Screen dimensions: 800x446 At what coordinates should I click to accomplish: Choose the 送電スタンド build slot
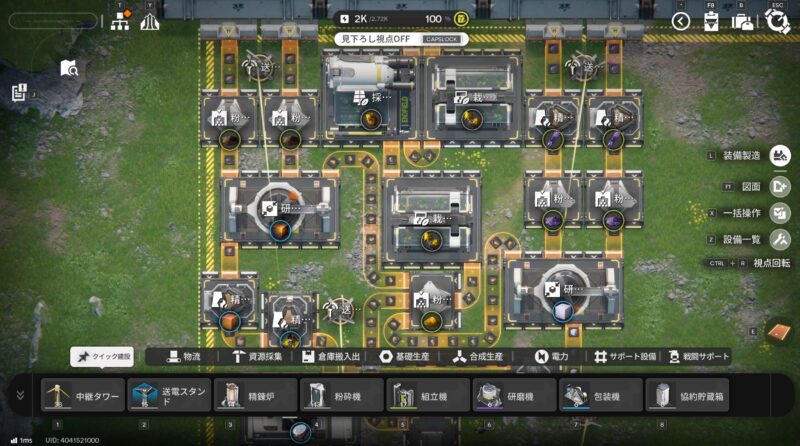(169, 395)
